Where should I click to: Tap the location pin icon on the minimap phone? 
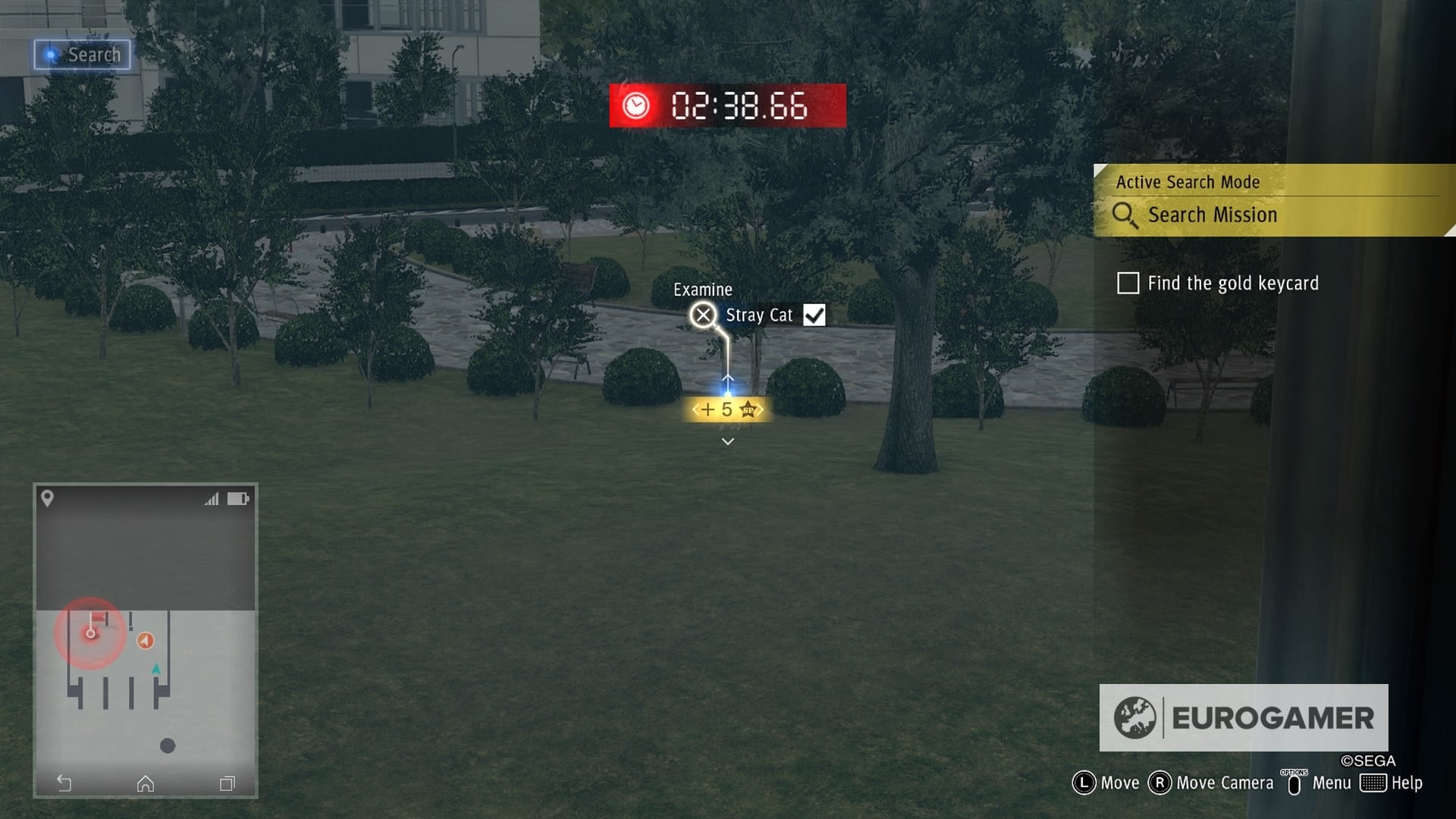pyautogui.click(x=47, y=498)
